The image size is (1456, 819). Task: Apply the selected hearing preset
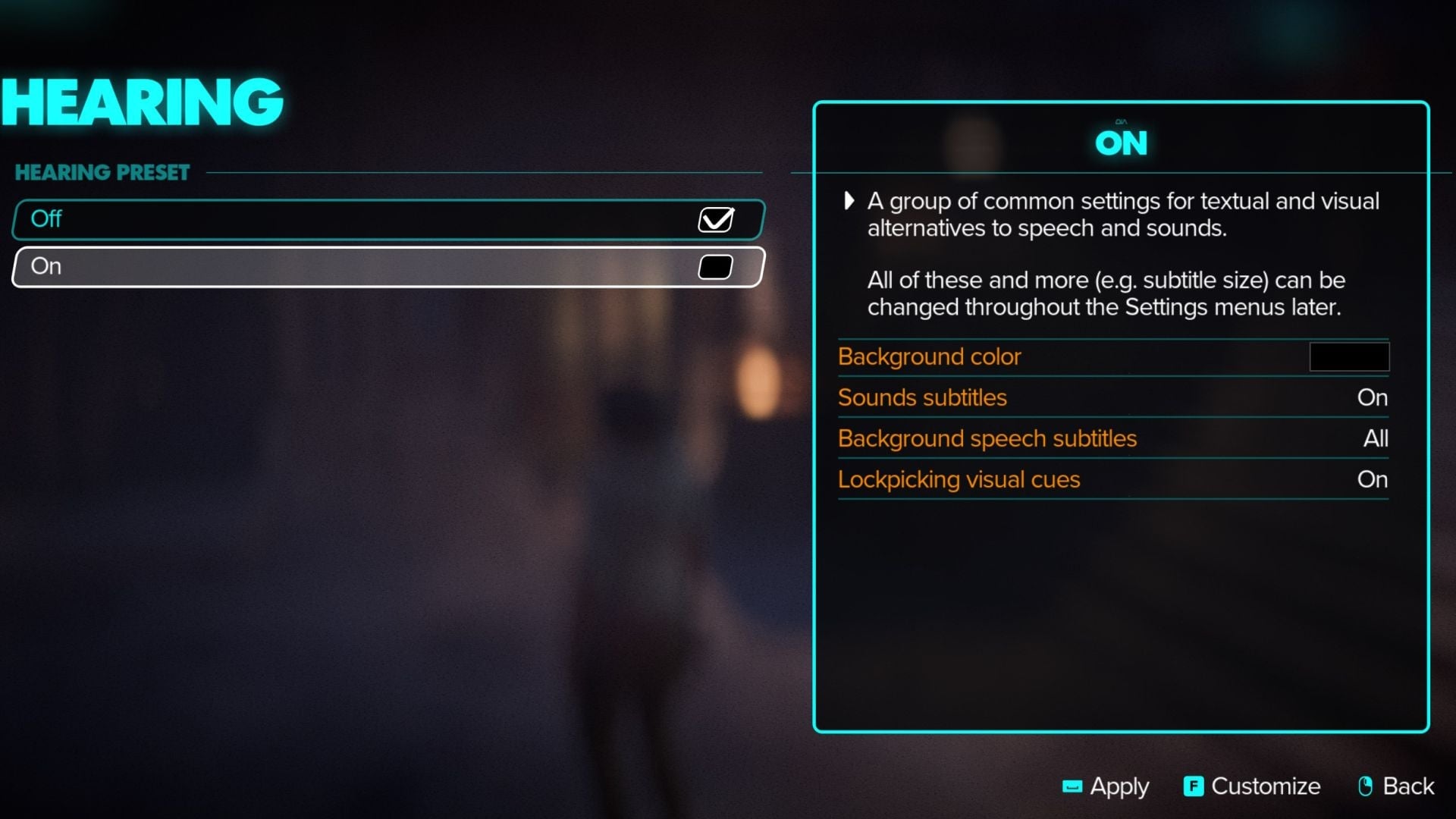[x=1116, y=787]
